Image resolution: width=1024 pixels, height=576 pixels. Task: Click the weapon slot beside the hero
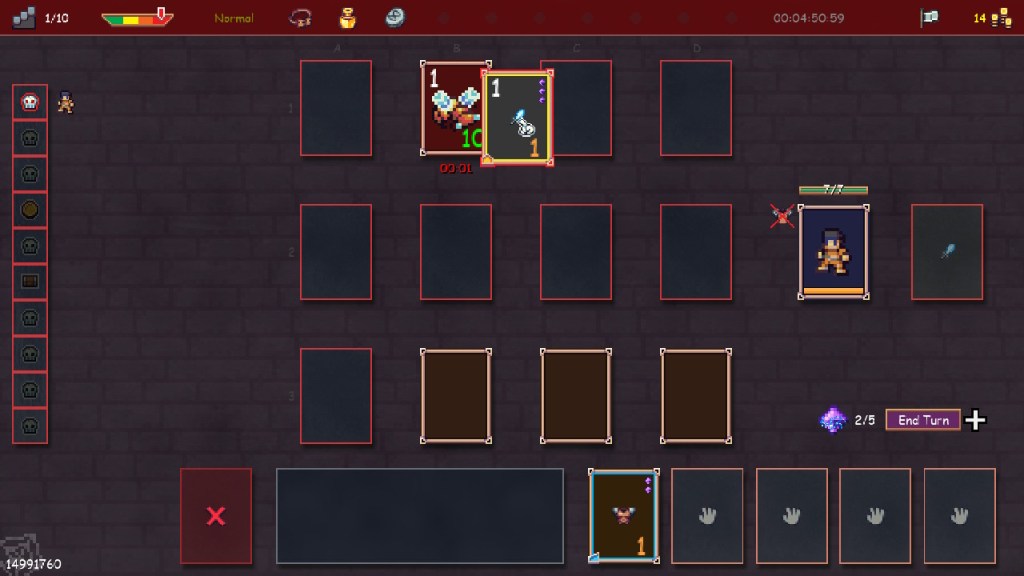tap(946, 251)
